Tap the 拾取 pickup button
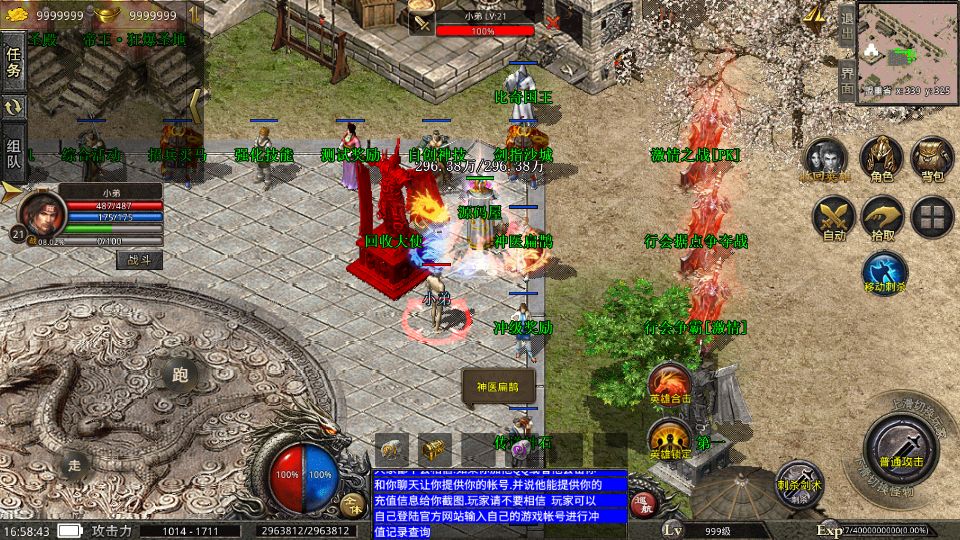960x540 pixels. (x=881, y=217)
